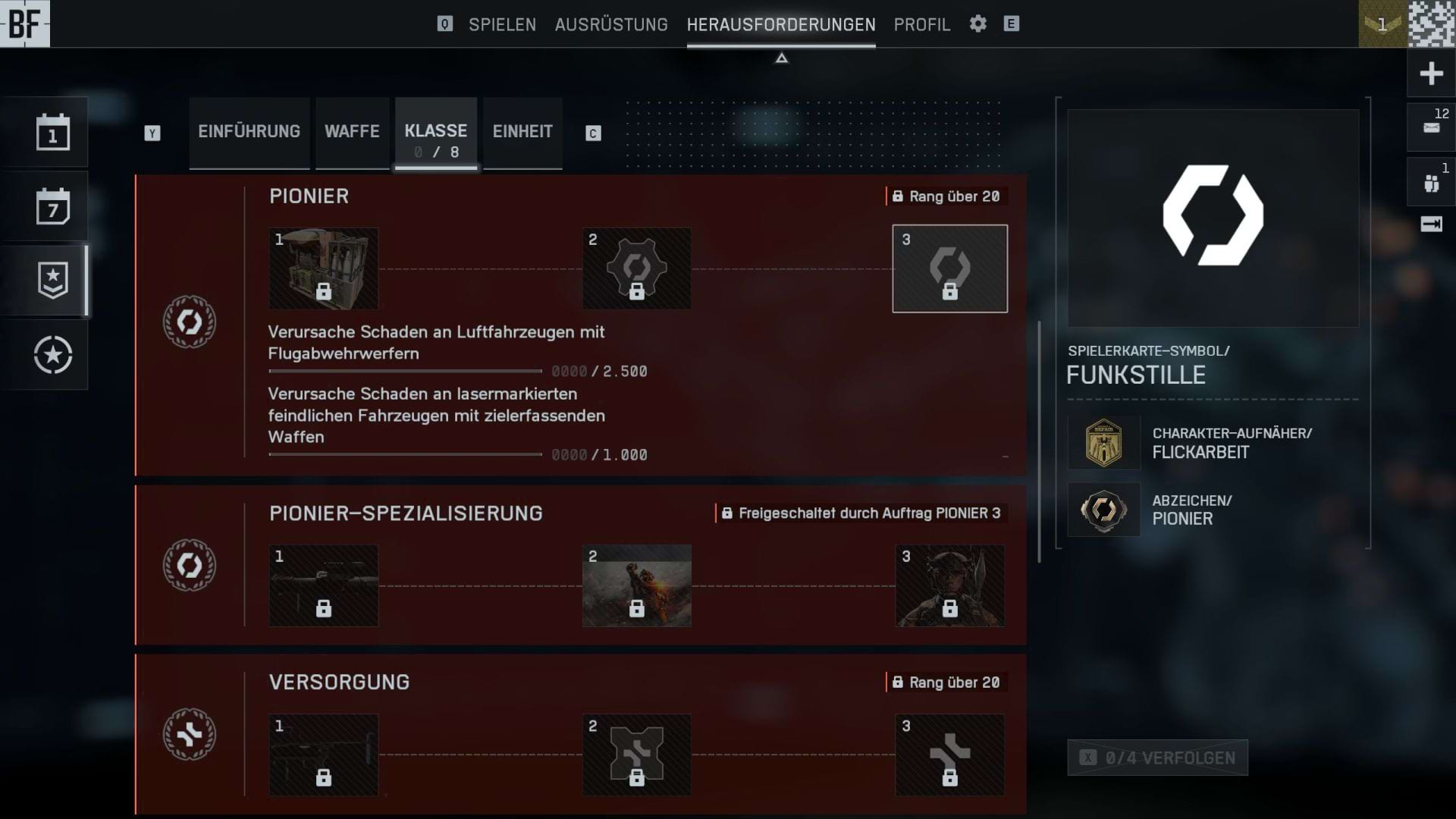Open the settings gear icon

click(x=977, y=24)
